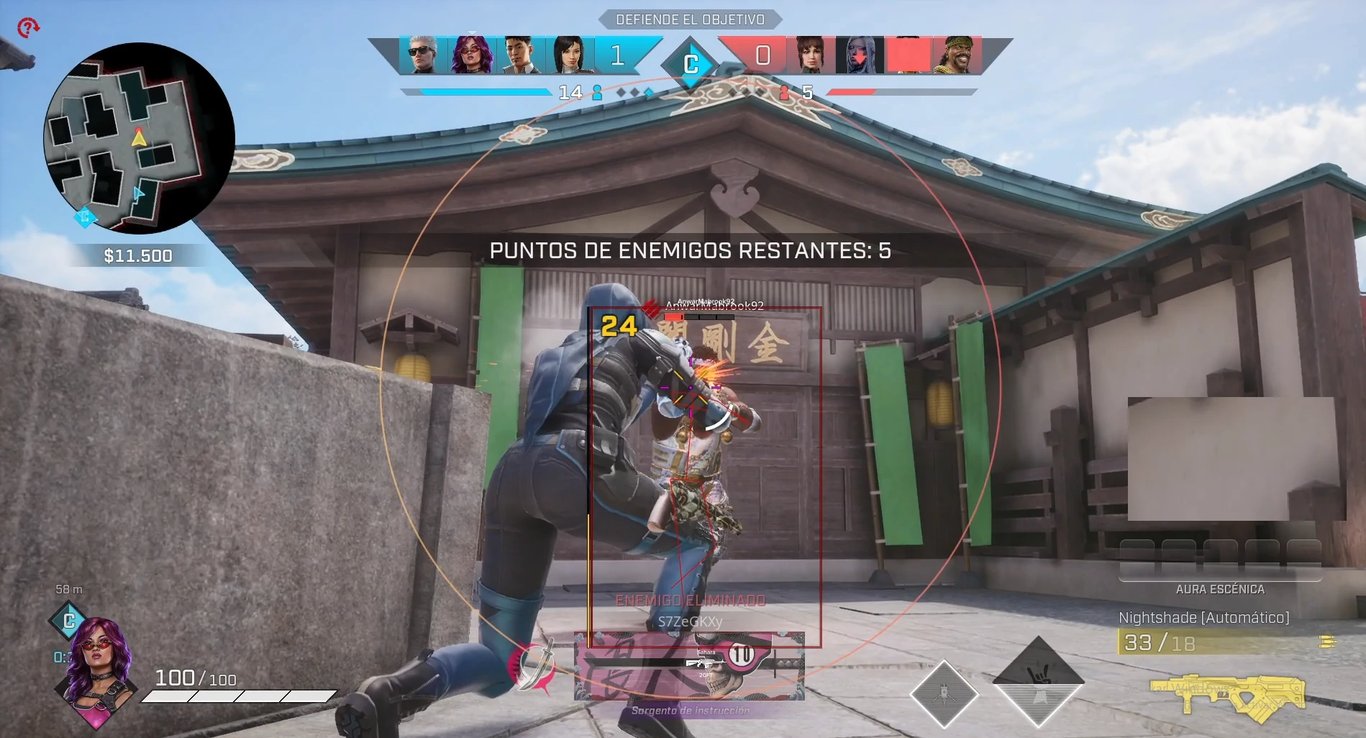Click the red recording indicator icon
The height and width of the screenshot is (738, 1366).
point(27,27)
